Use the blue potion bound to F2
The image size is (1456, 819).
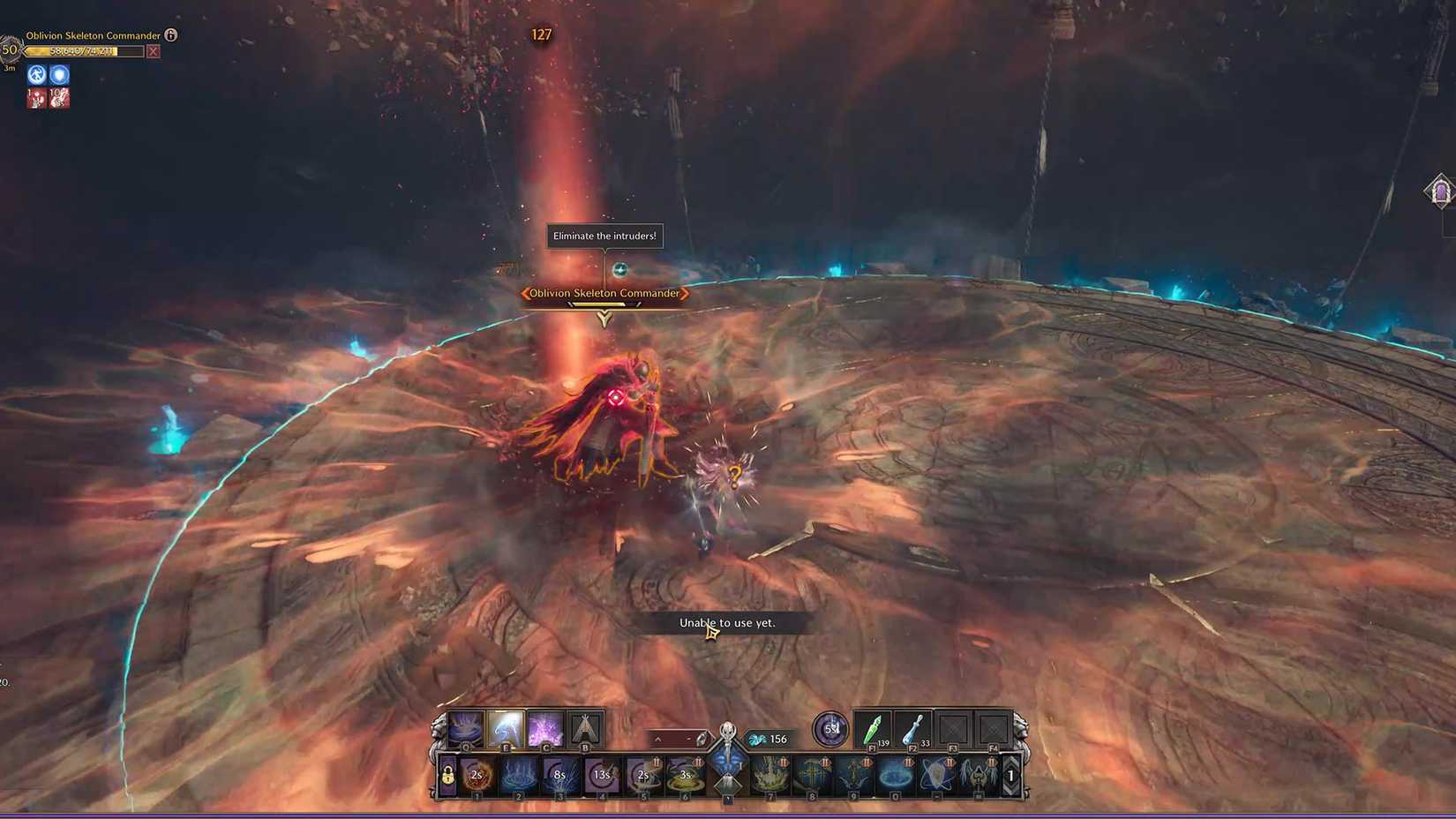click(x=911, y=728)
